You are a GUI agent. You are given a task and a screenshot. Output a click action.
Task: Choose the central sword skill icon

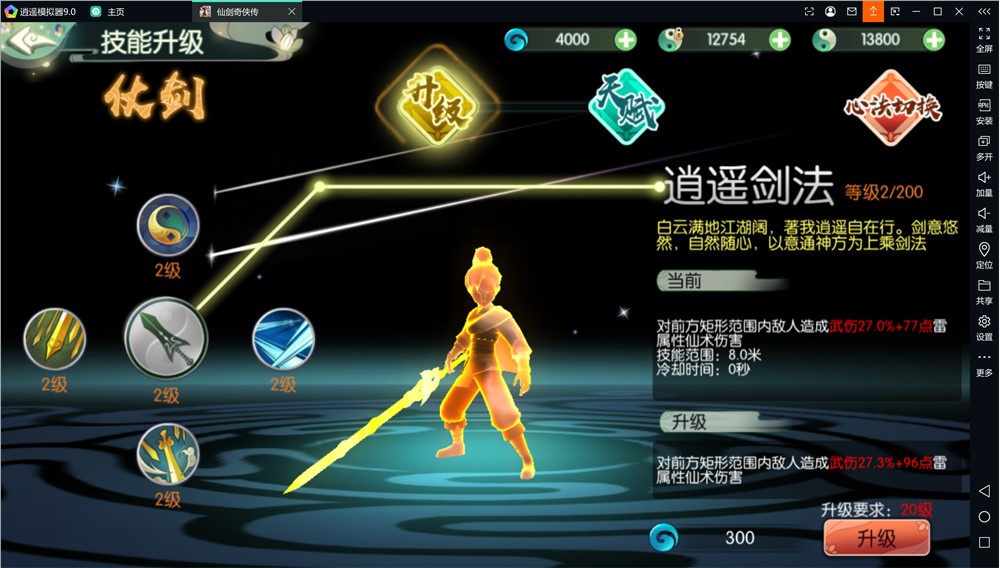165,337
